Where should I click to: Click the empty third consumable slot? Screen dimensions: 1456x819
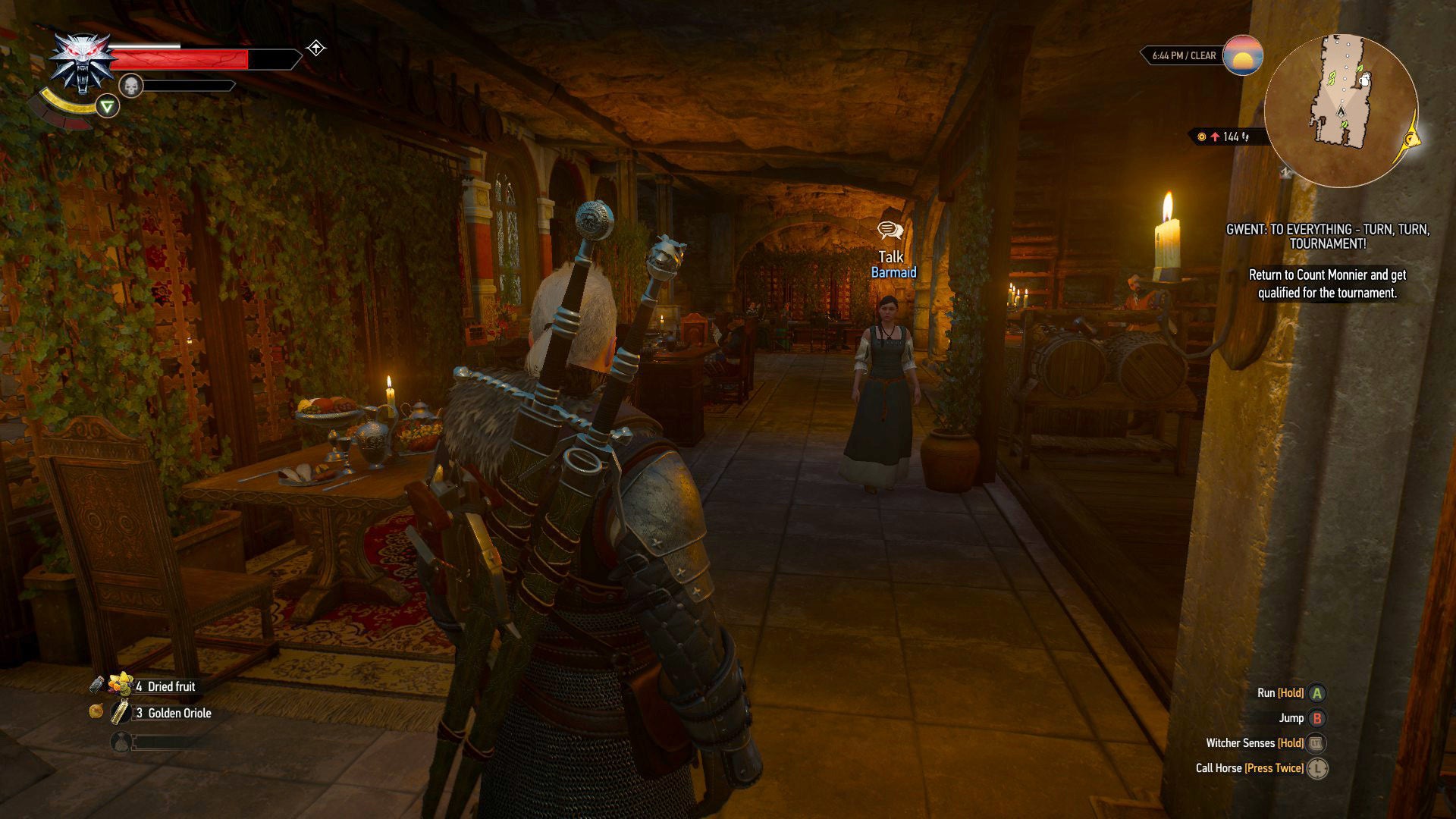coord(121,741)
